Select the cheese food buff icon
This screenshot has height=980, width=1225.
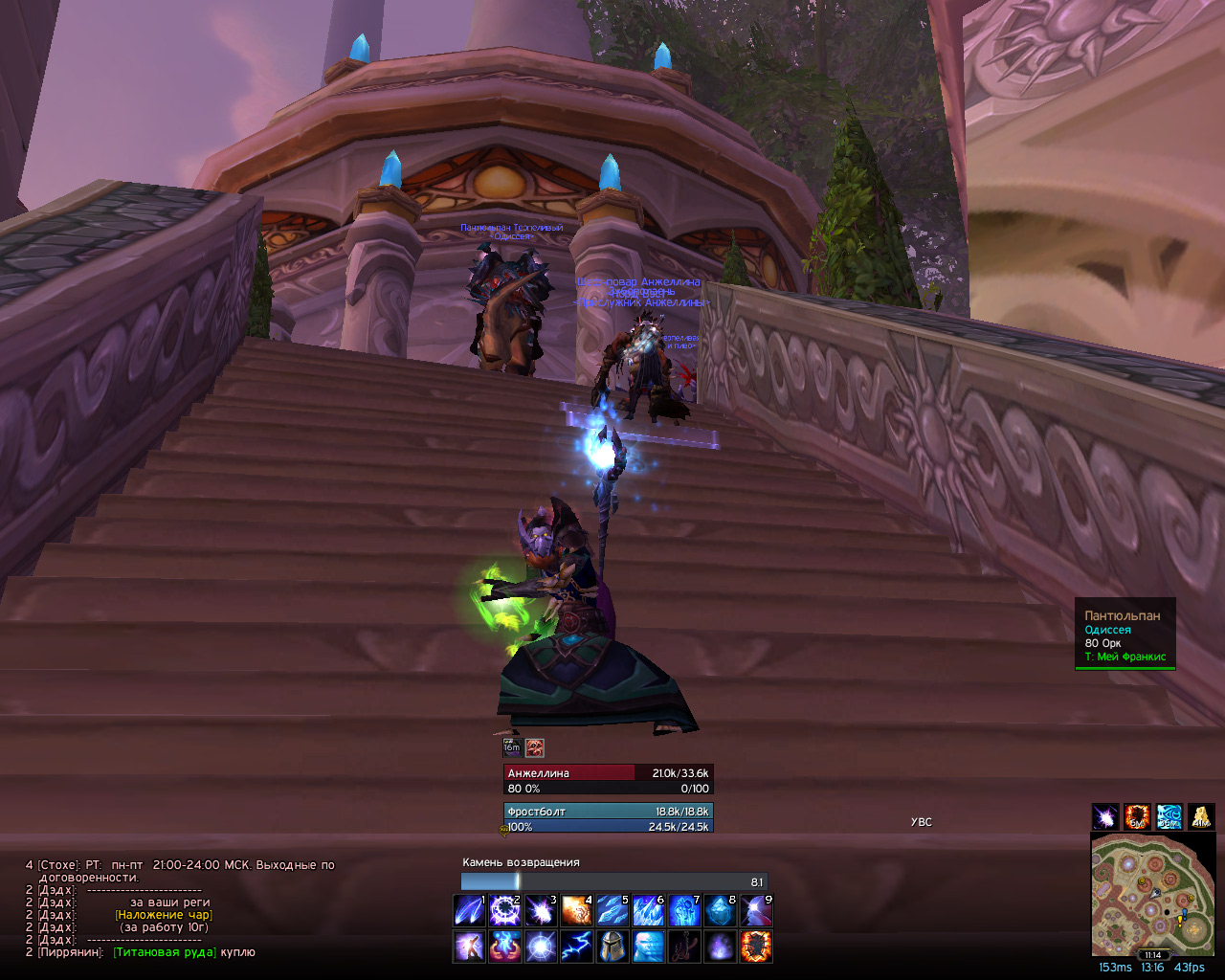click(x=1200, y=816)
